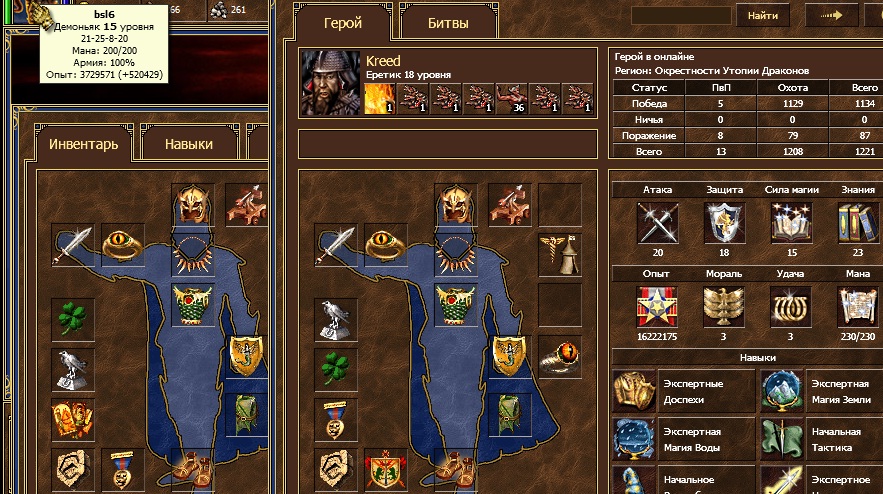Screen dimensions: 883x494
Task: Select the Инвентарь tab
Action: pyautogui.click(x=84, y=144)
